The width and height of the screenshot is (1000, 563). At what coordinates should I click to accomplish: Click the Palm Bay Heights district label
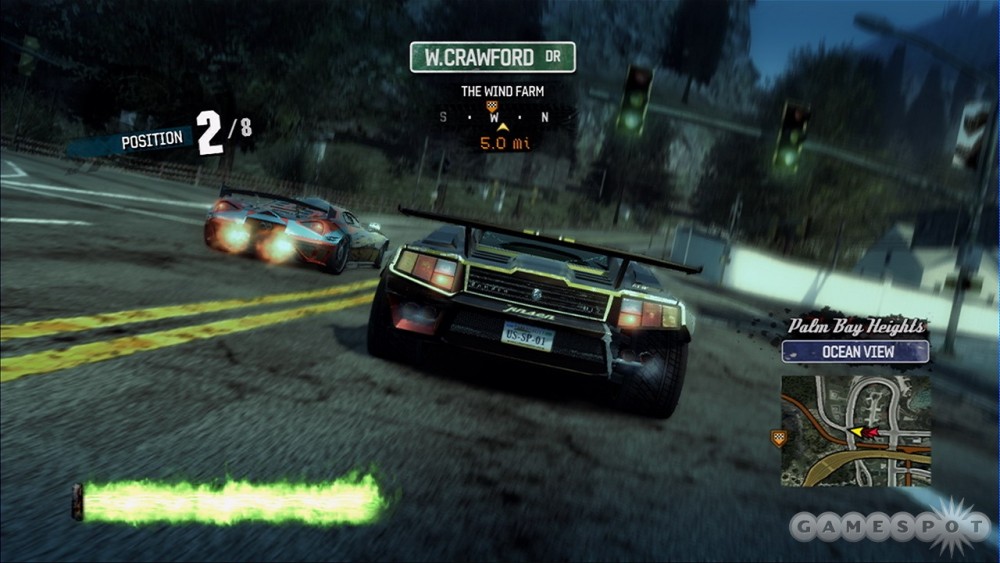click(x=855, y=326)
